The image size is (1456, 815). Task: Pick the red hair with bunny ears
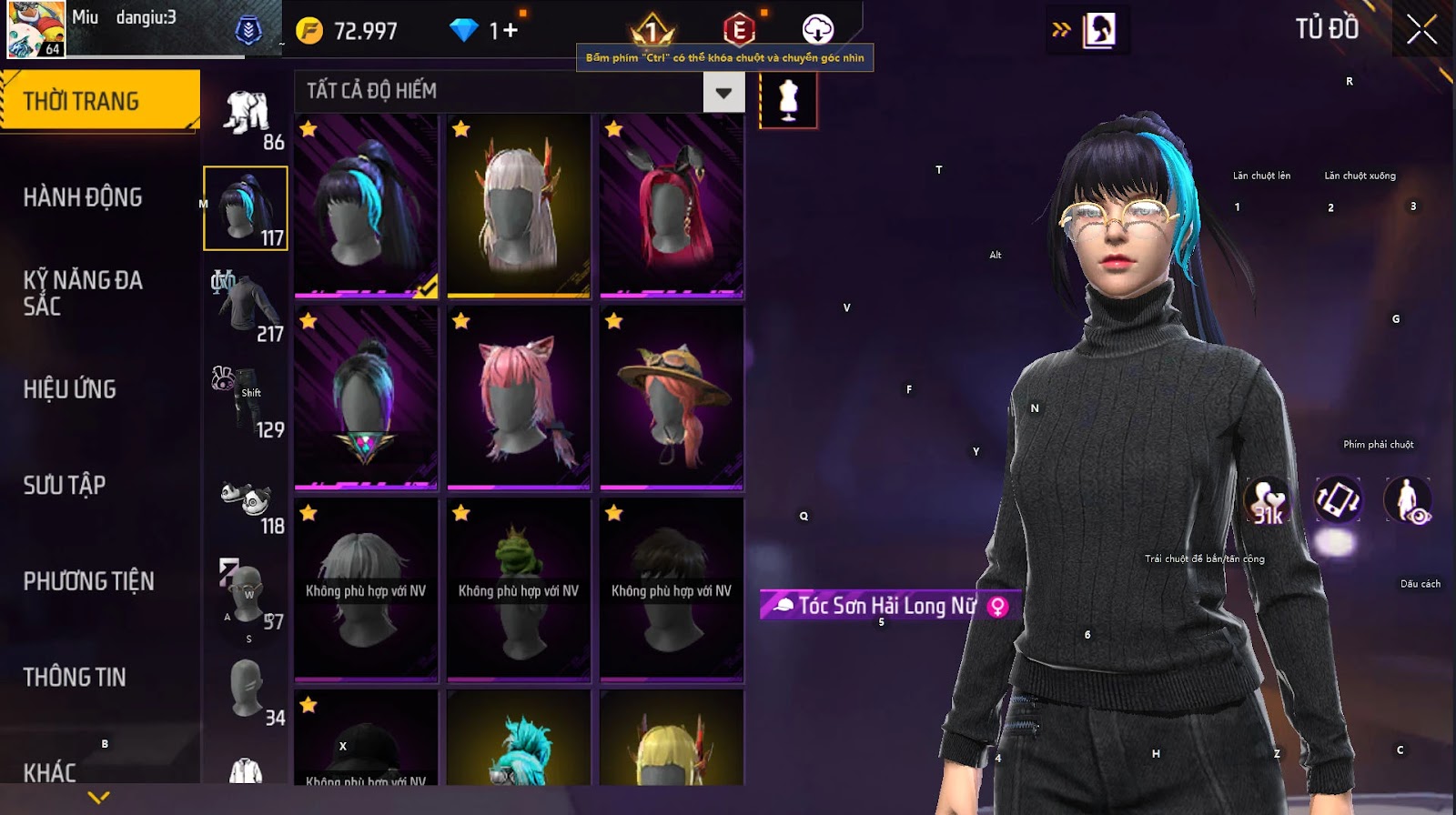coord(672,206)
